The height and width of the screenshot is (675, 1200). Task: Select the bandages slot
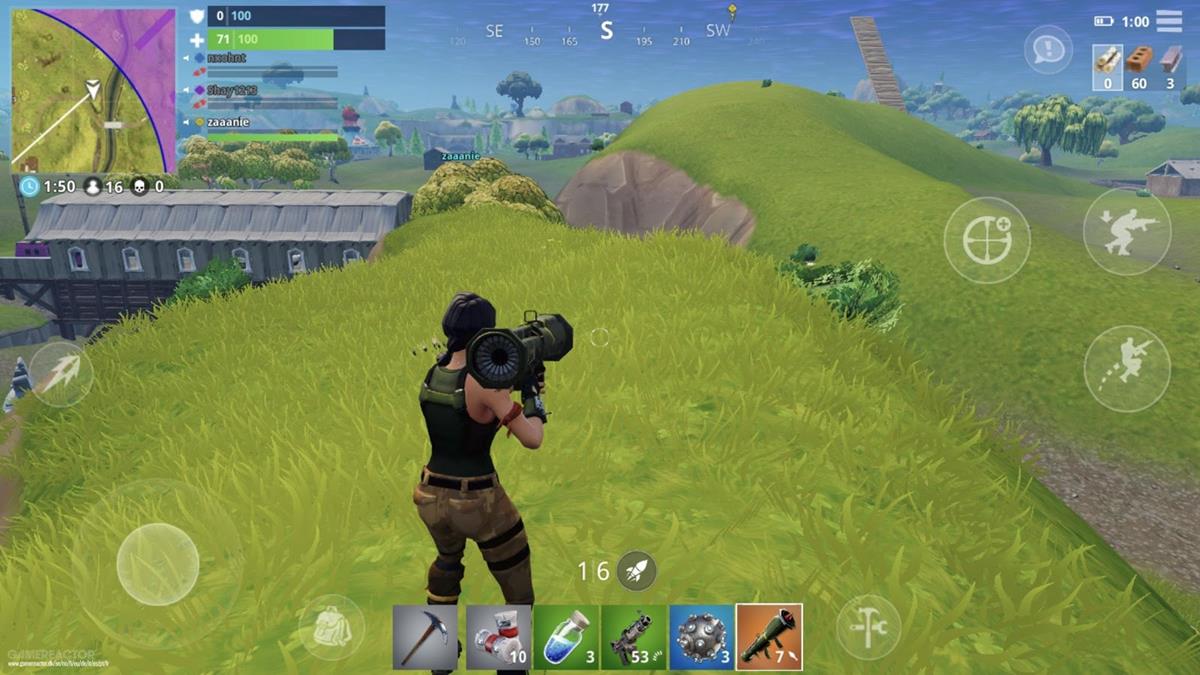[497, 637]
